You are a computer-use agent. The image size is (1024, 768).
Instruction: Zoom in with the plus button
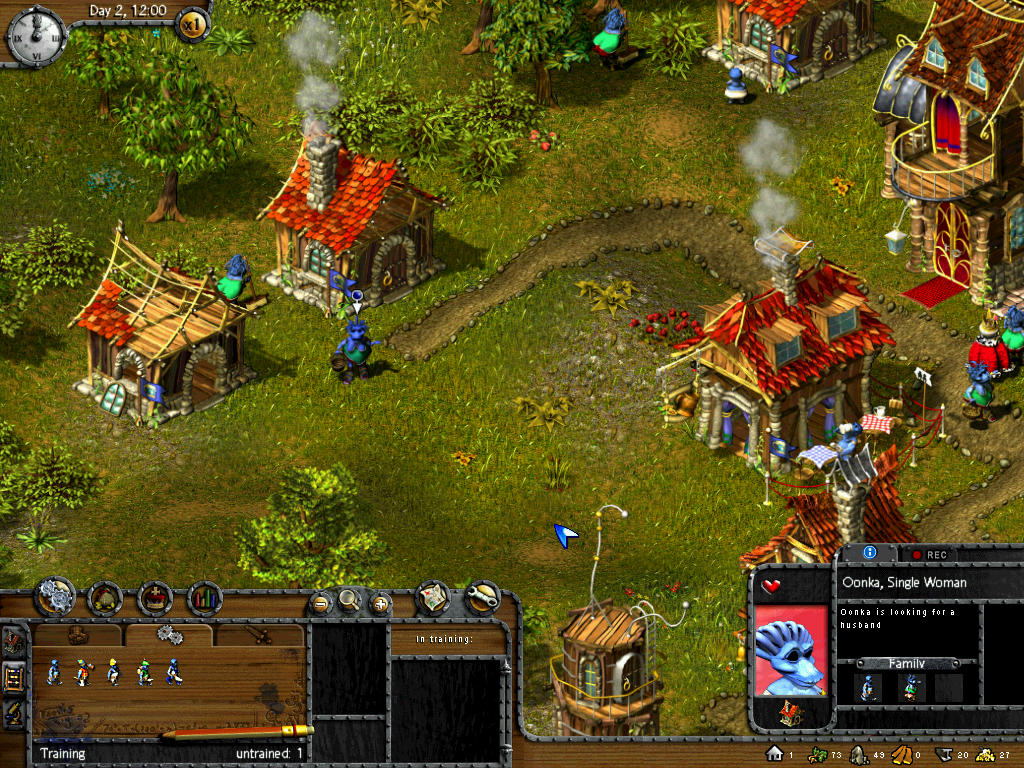[380, 602]
